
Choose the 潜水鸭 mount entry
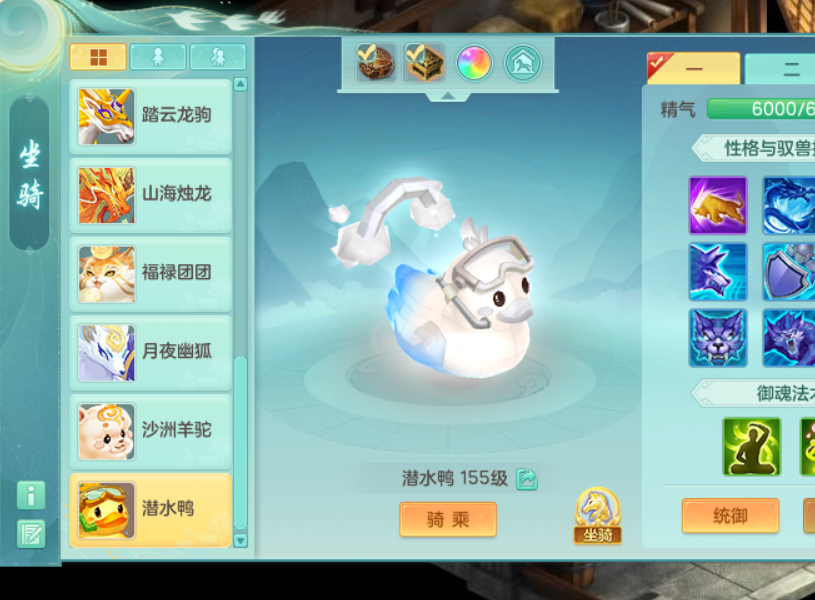click(151, 509)
